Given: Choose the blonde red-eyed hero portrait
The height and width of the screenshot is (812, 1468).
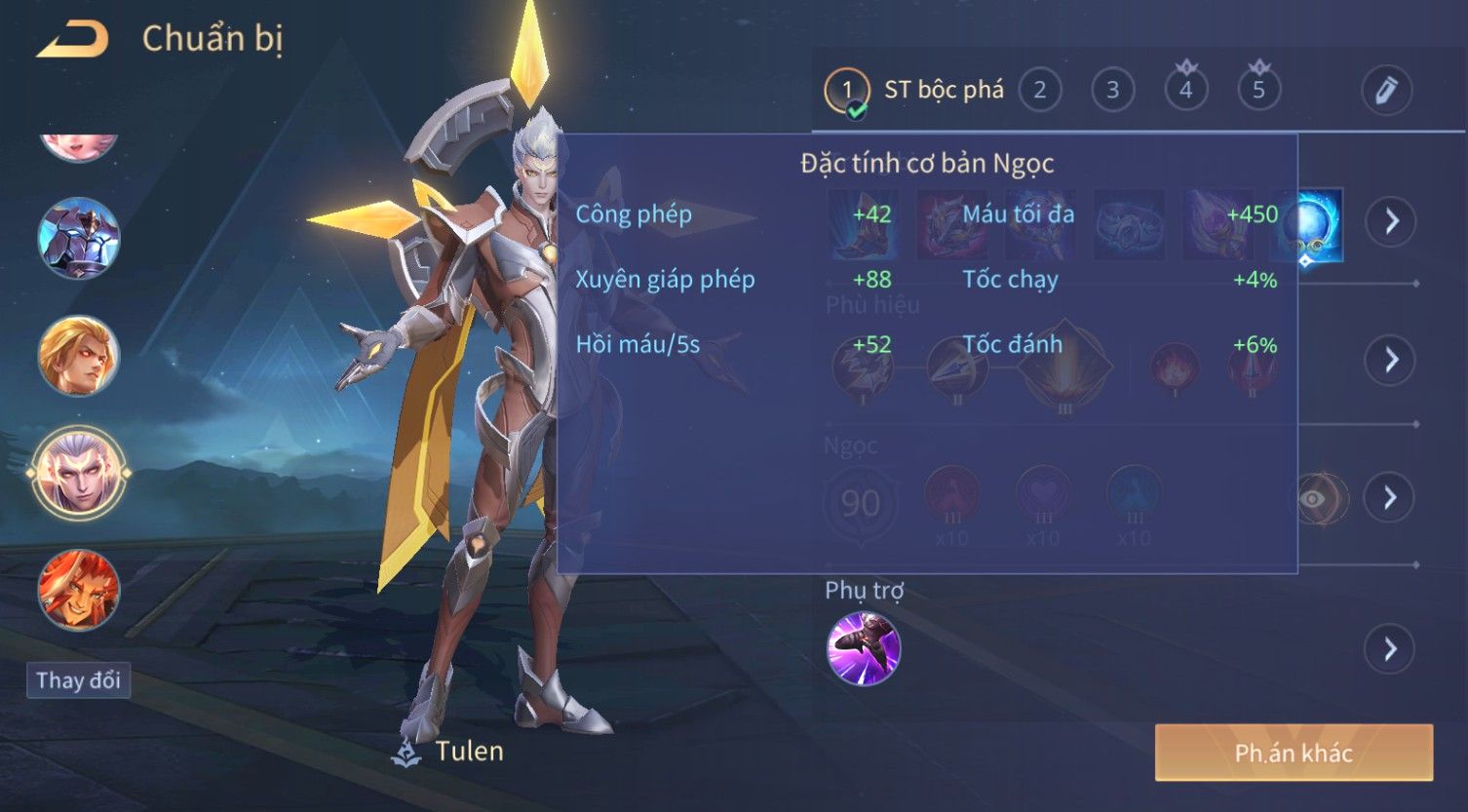Looking at the screenshot, I should pyautogui.click(x=79, y=355).
